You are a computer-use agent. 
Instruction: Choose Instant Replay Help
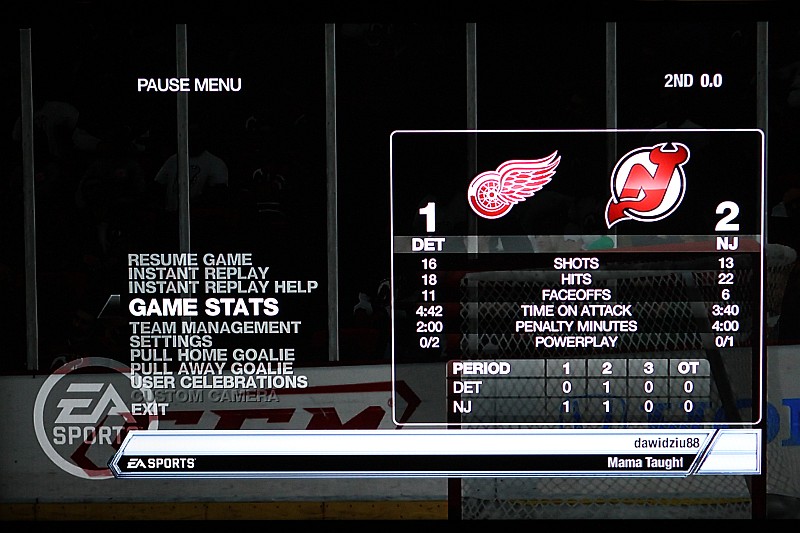point(223,287)
